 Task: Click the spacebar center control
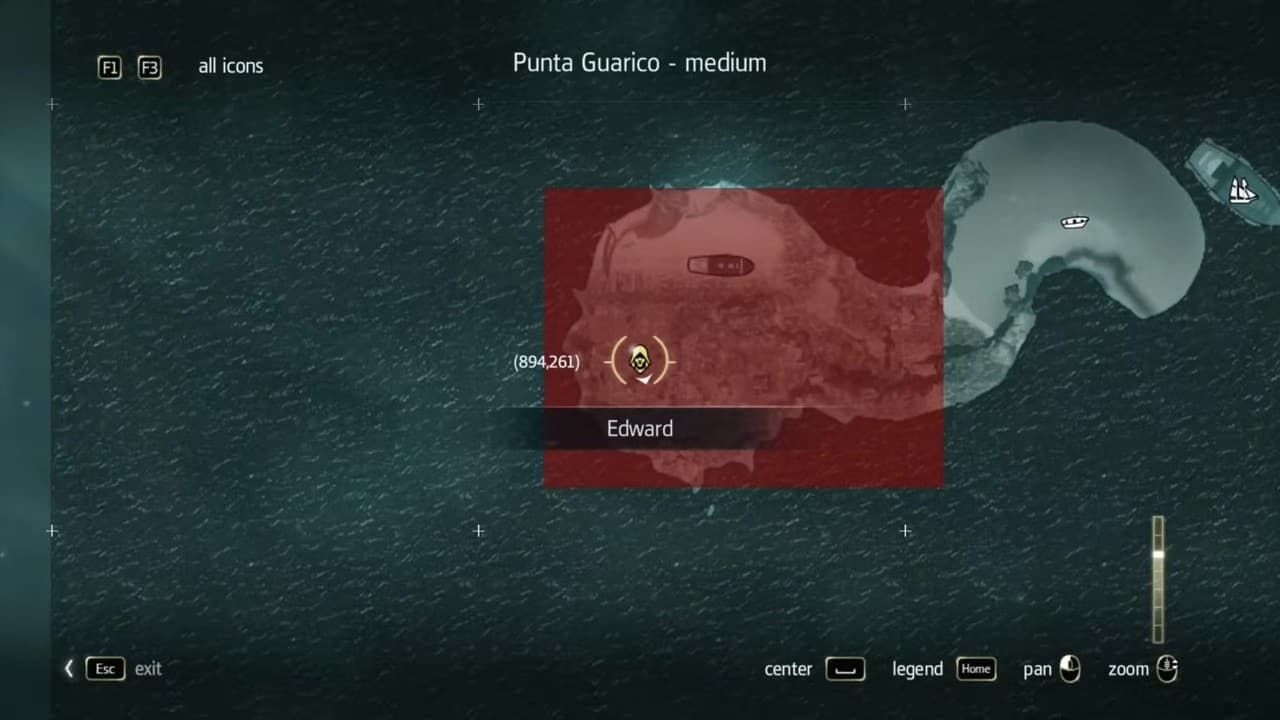(x=845, y=669)
